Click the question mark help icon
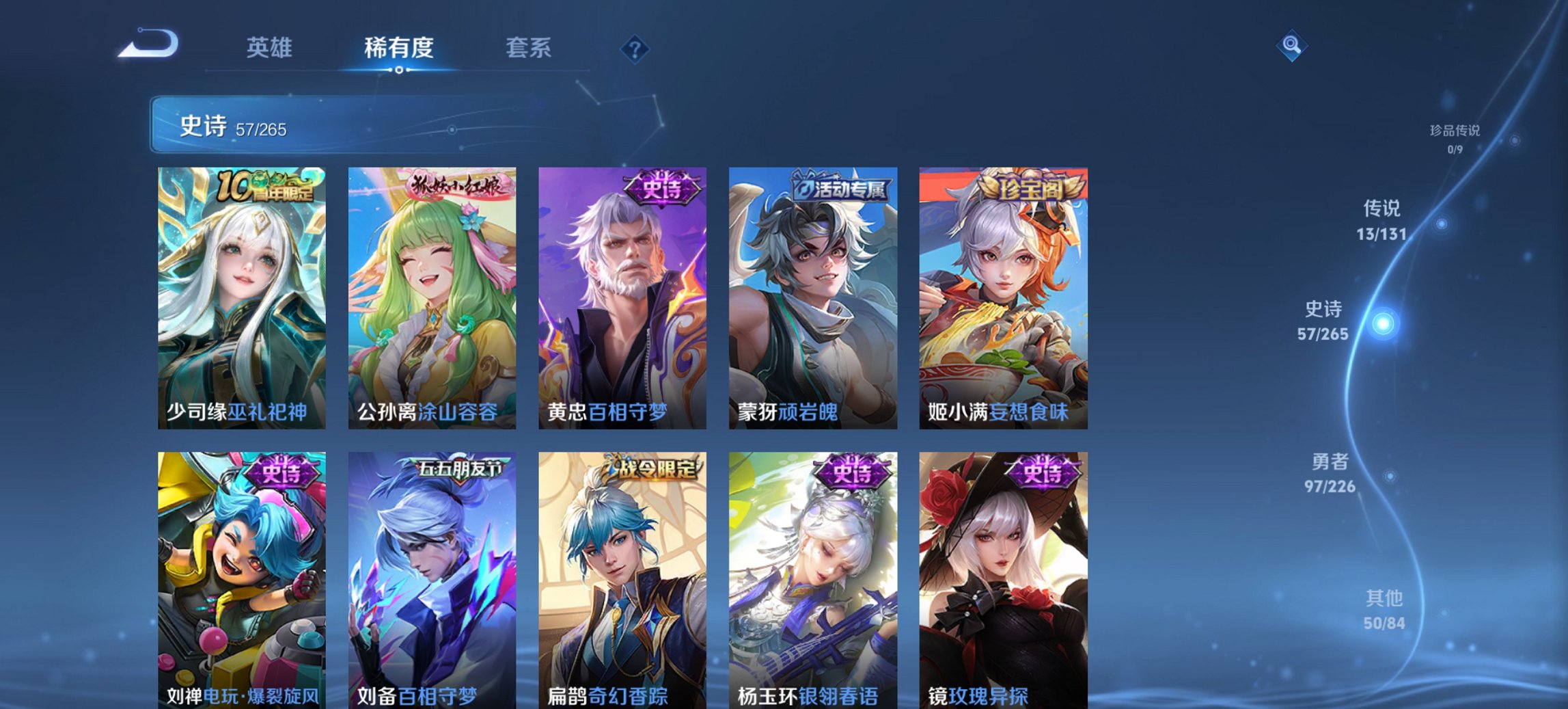This screenshot has width=1568, height=709. 635,47
